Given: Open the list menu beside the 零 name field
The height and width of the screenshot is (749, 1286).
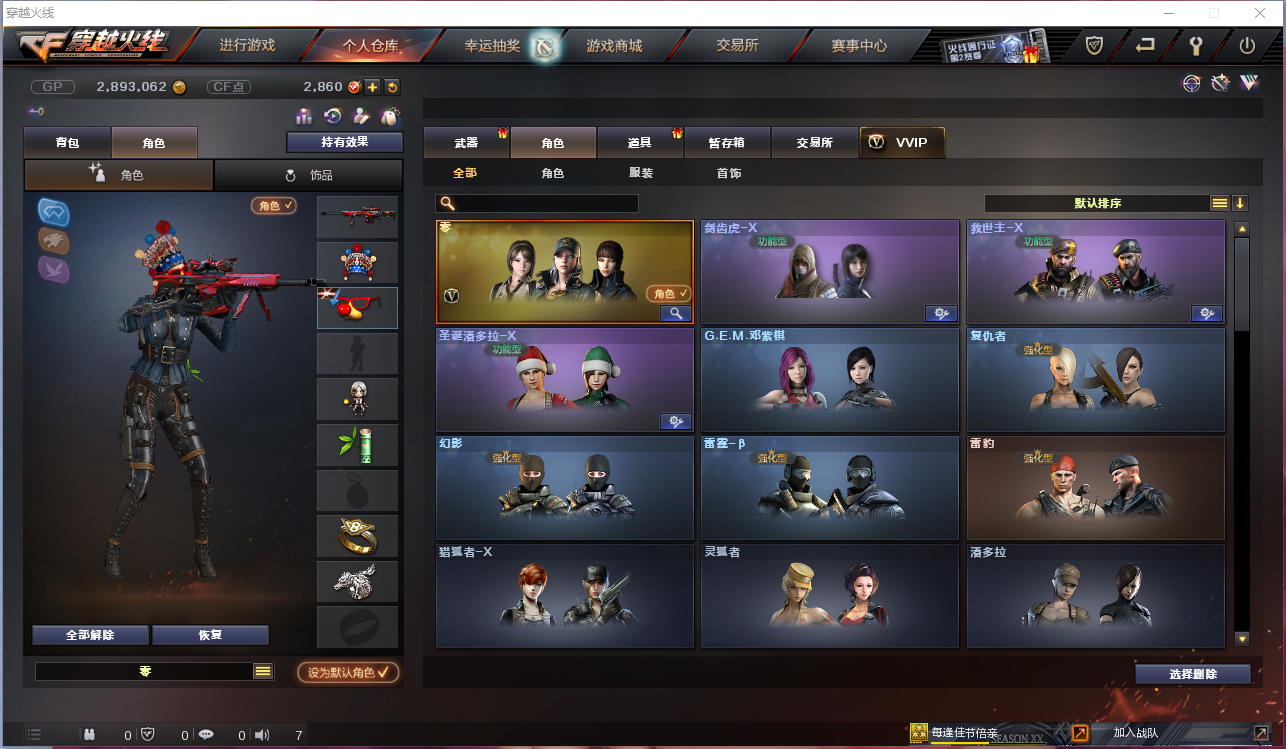Looking at the screenshot, I should (x=263, y=672).
